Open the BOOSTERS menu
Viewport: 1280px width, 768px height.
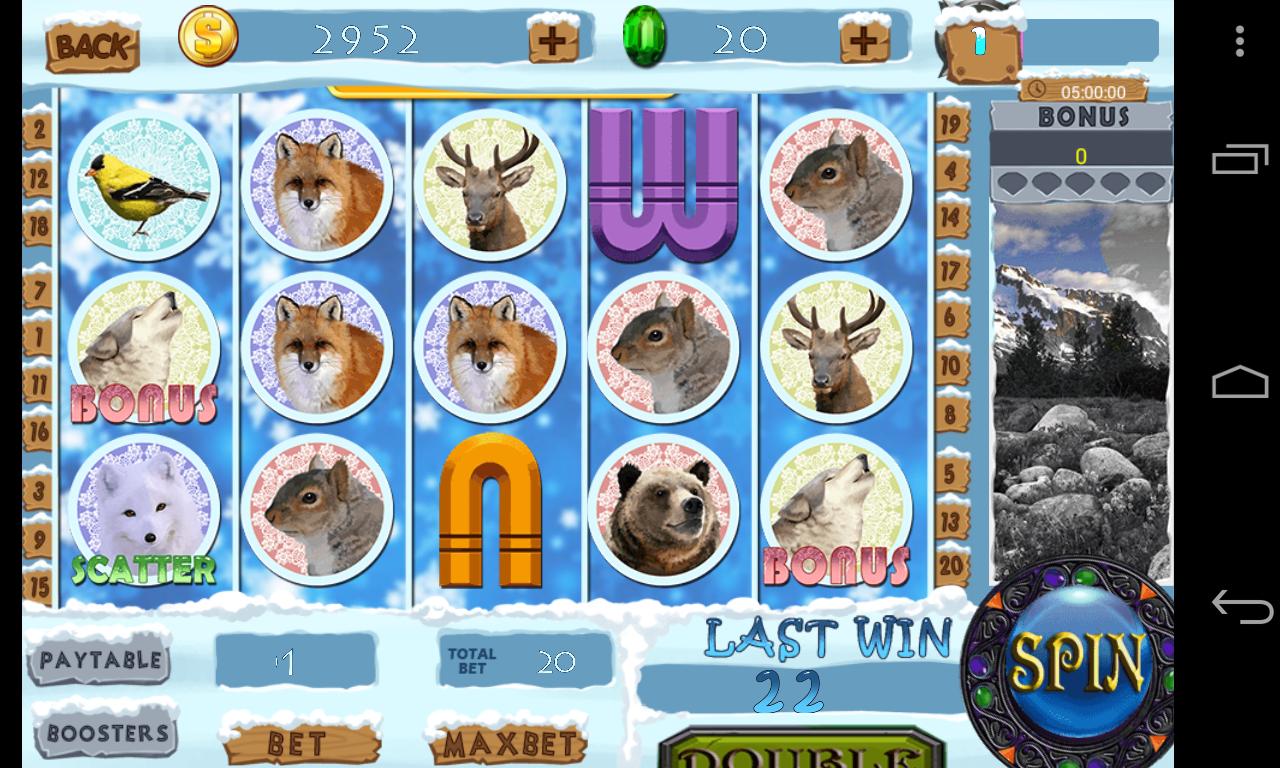coord(104,733)
